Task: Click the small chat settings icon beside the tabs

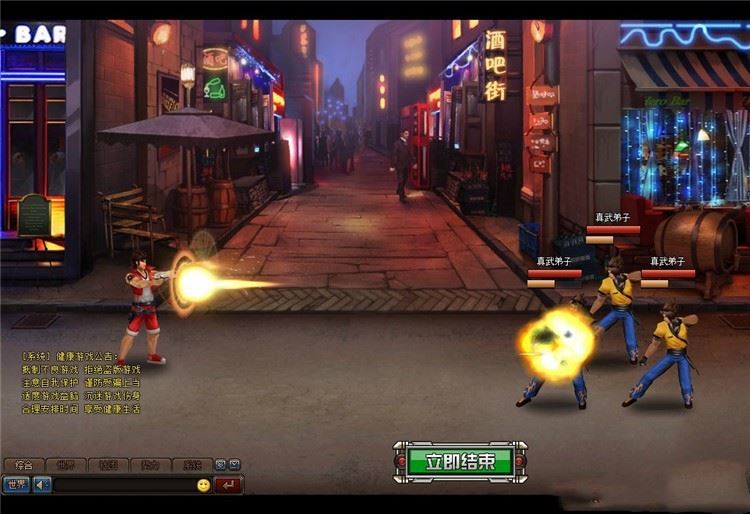Action: (x=220, y=465)
